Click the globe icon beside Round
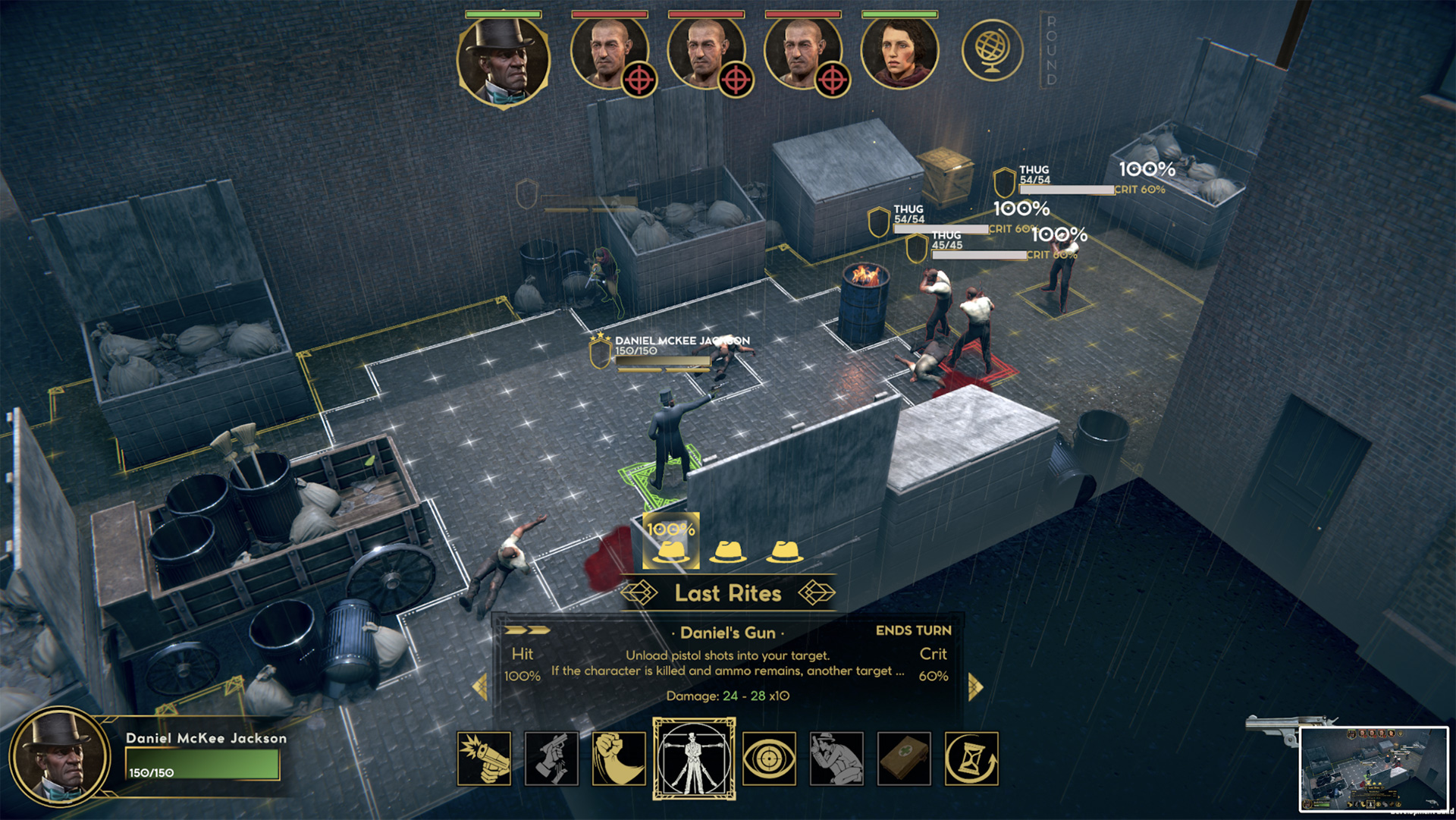The image size is (1456, 820). (x=992, y=52)
